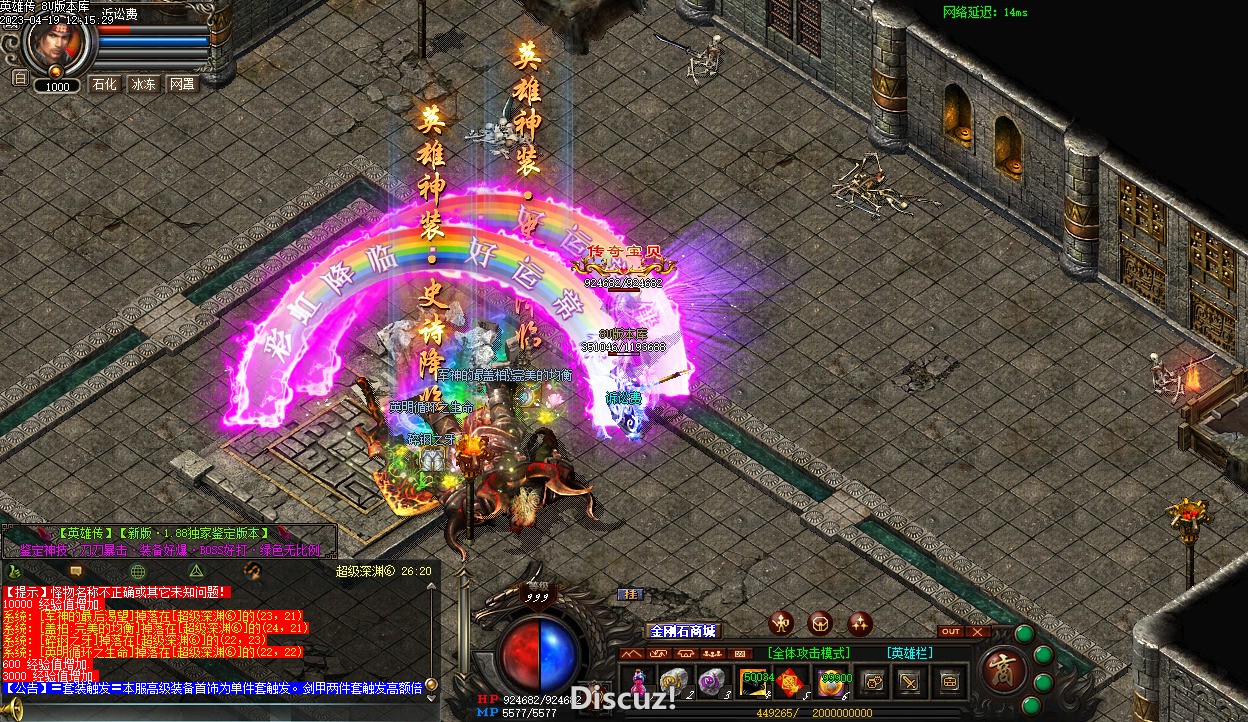
Task: Open the 金刚石商城 diamond shop
Action: (x=684, y=631)
